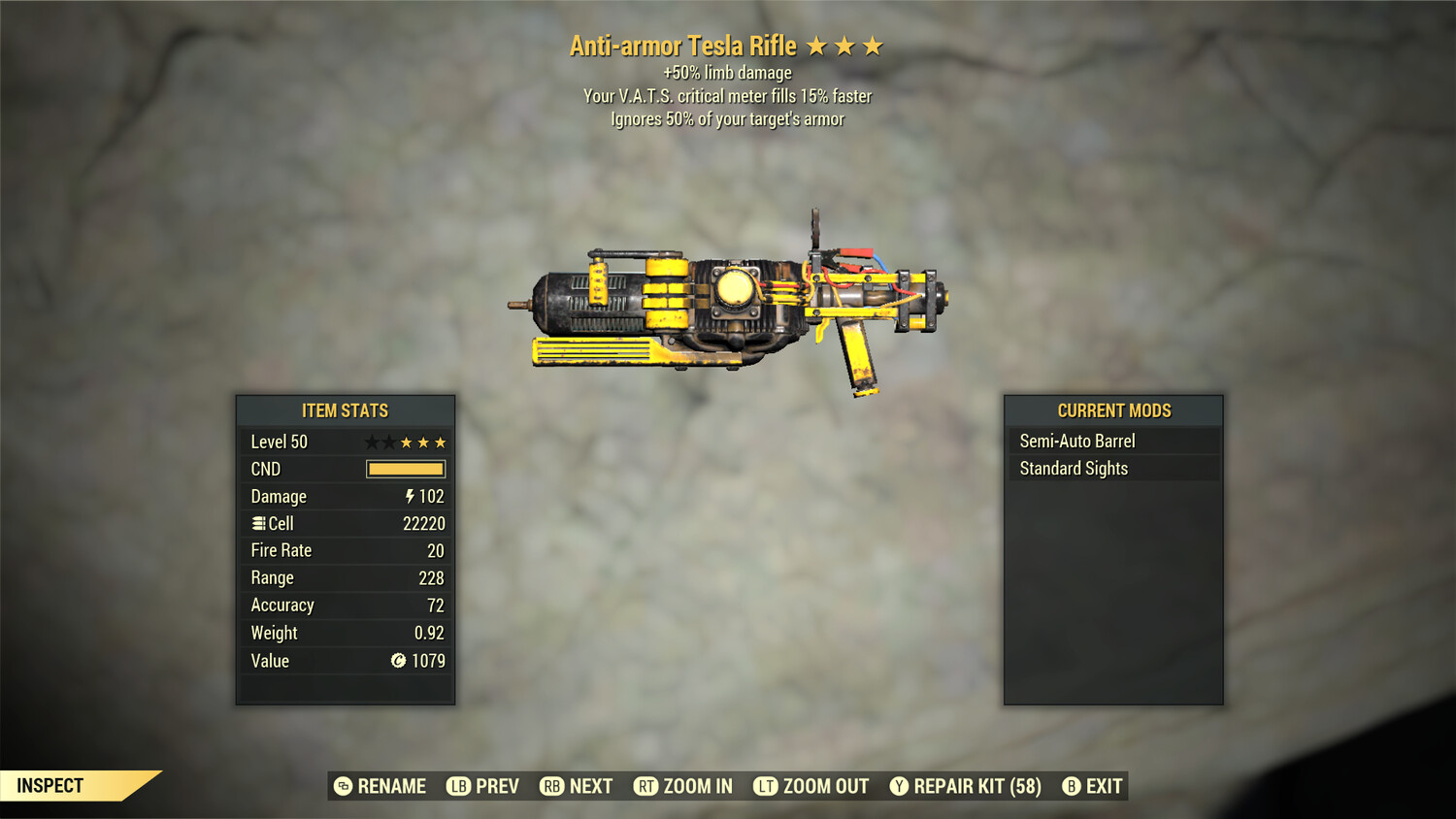Select the Cell ammo type icon
Image resolution: width=1456 pixels, height=819 pixels.
click(x=257, y=523)
